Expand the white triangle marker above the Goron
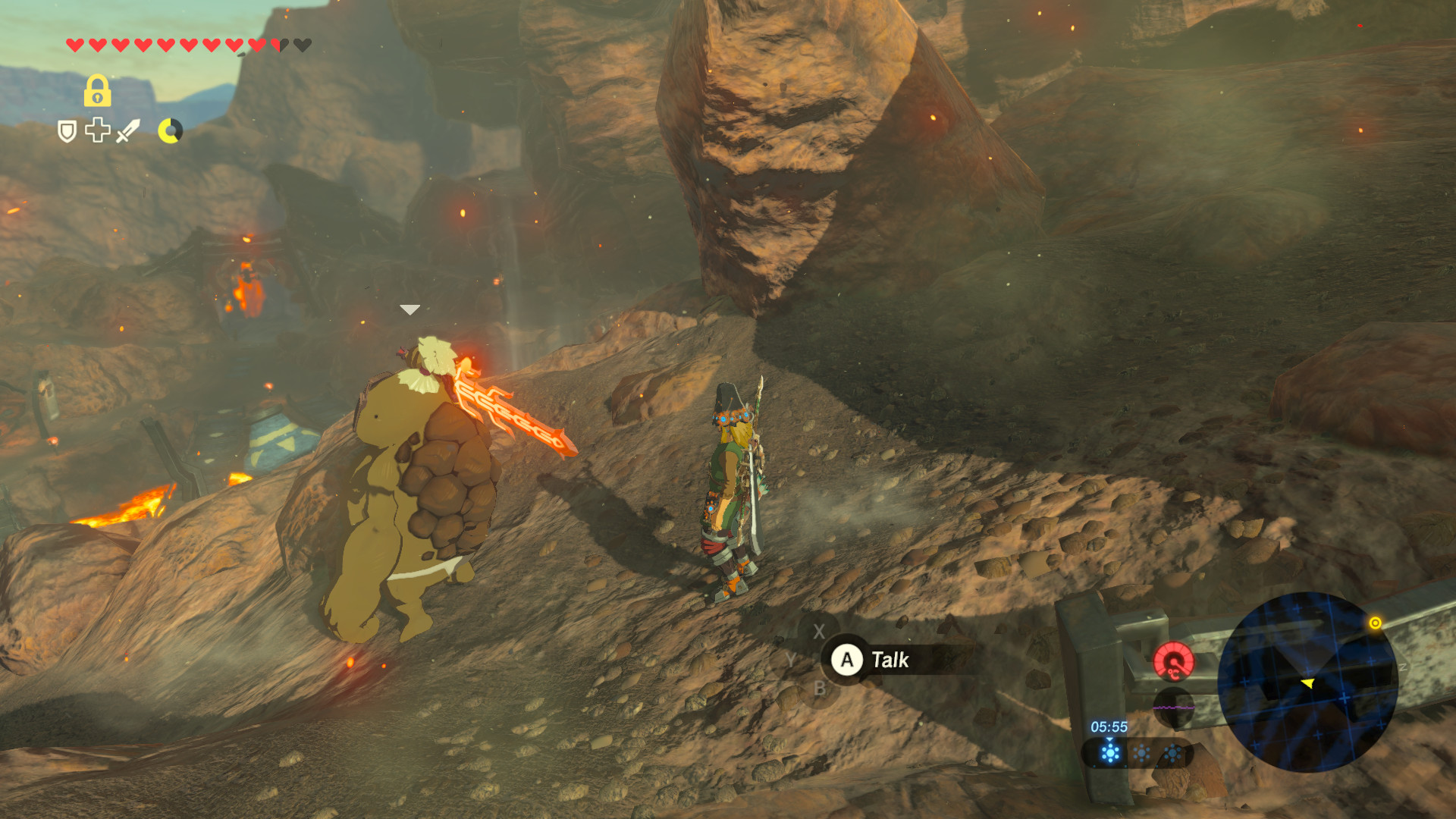 tap(409, 308)
